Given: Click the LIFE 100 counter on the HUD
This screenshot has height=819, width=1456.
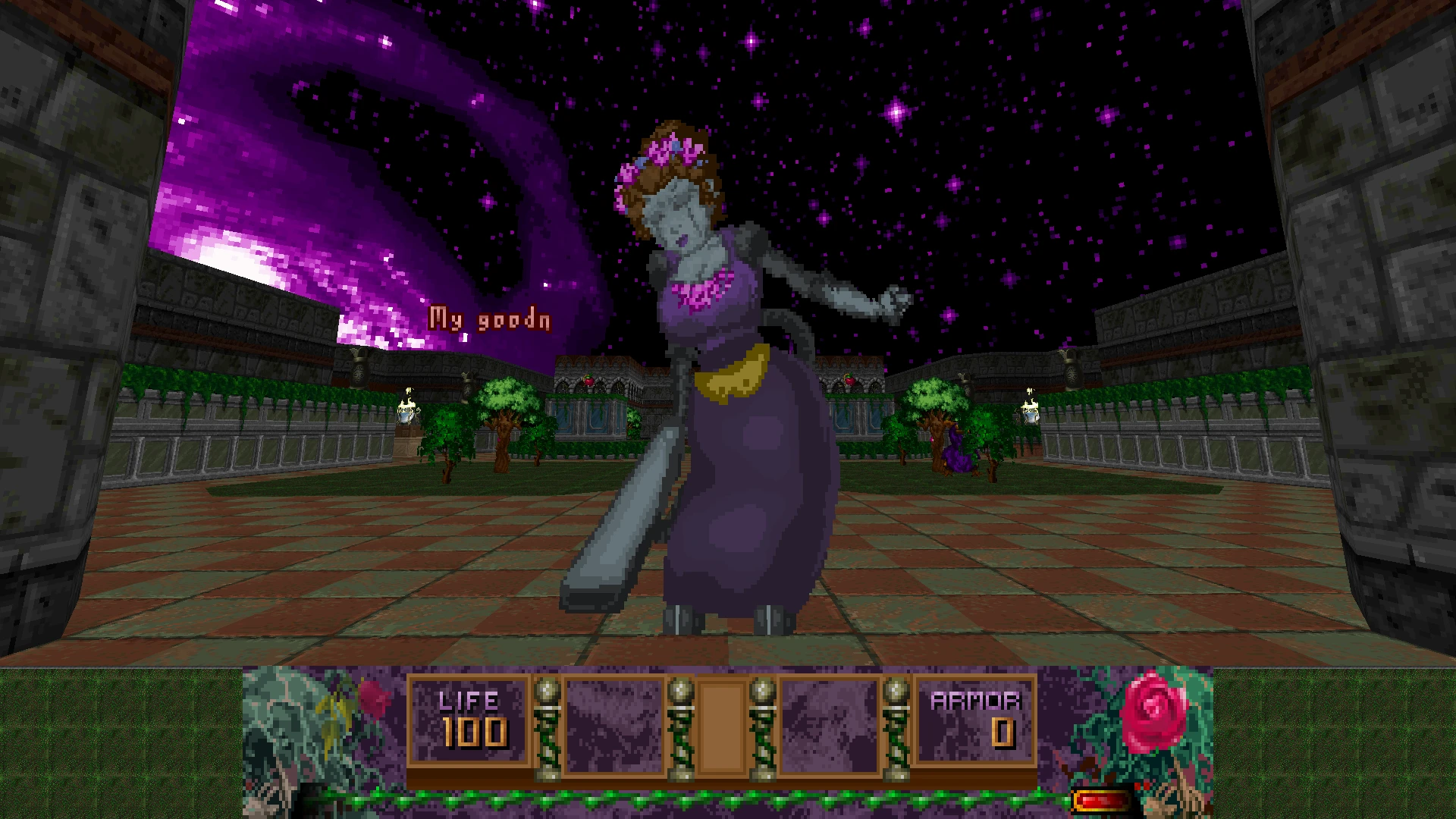Looking at the screenshot, I should [x=470, y=719].
